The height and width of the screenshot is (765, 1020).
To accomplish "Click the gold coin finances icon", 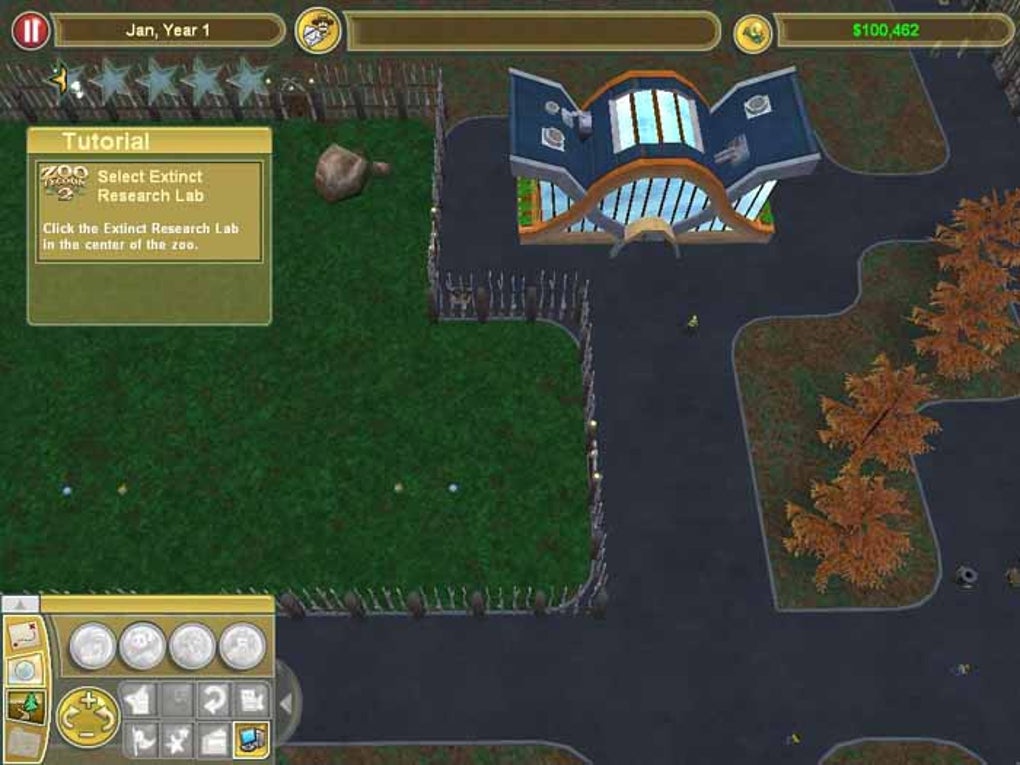I will coord(752,32).
